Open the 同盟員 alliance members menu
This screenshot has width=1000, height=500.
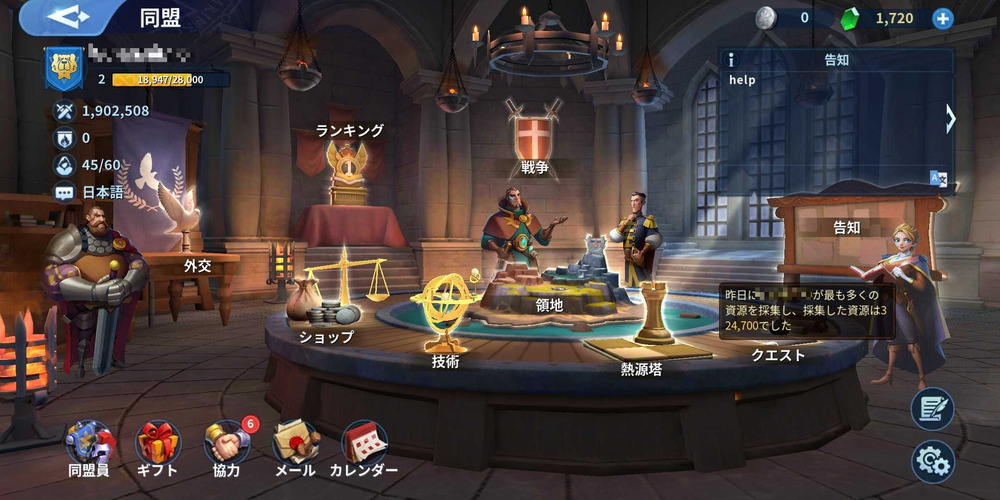click(x=89, y=443)
